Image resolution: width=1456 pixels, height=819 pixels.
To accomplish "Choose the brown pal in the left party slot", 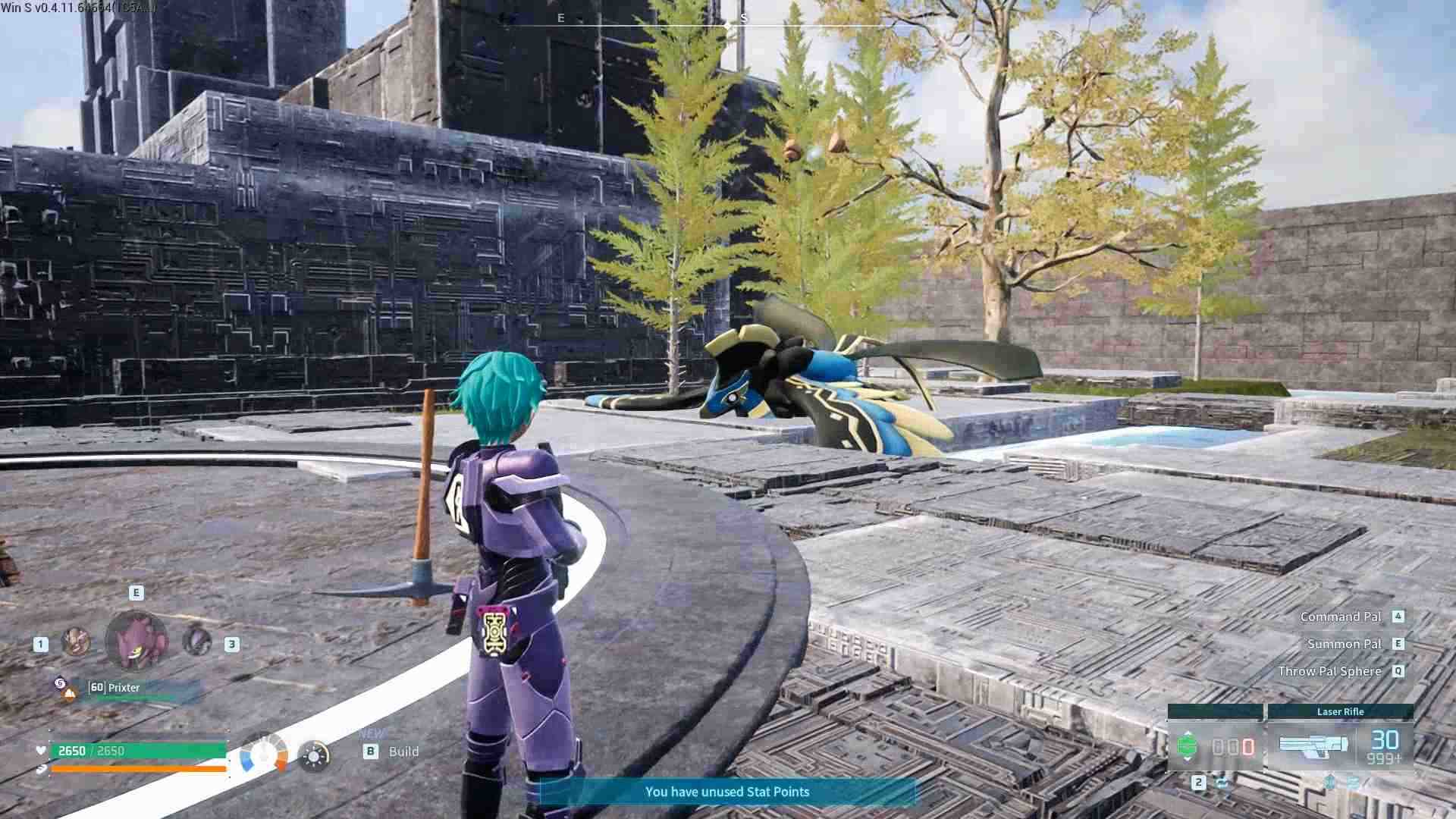I will pos(76,642).
